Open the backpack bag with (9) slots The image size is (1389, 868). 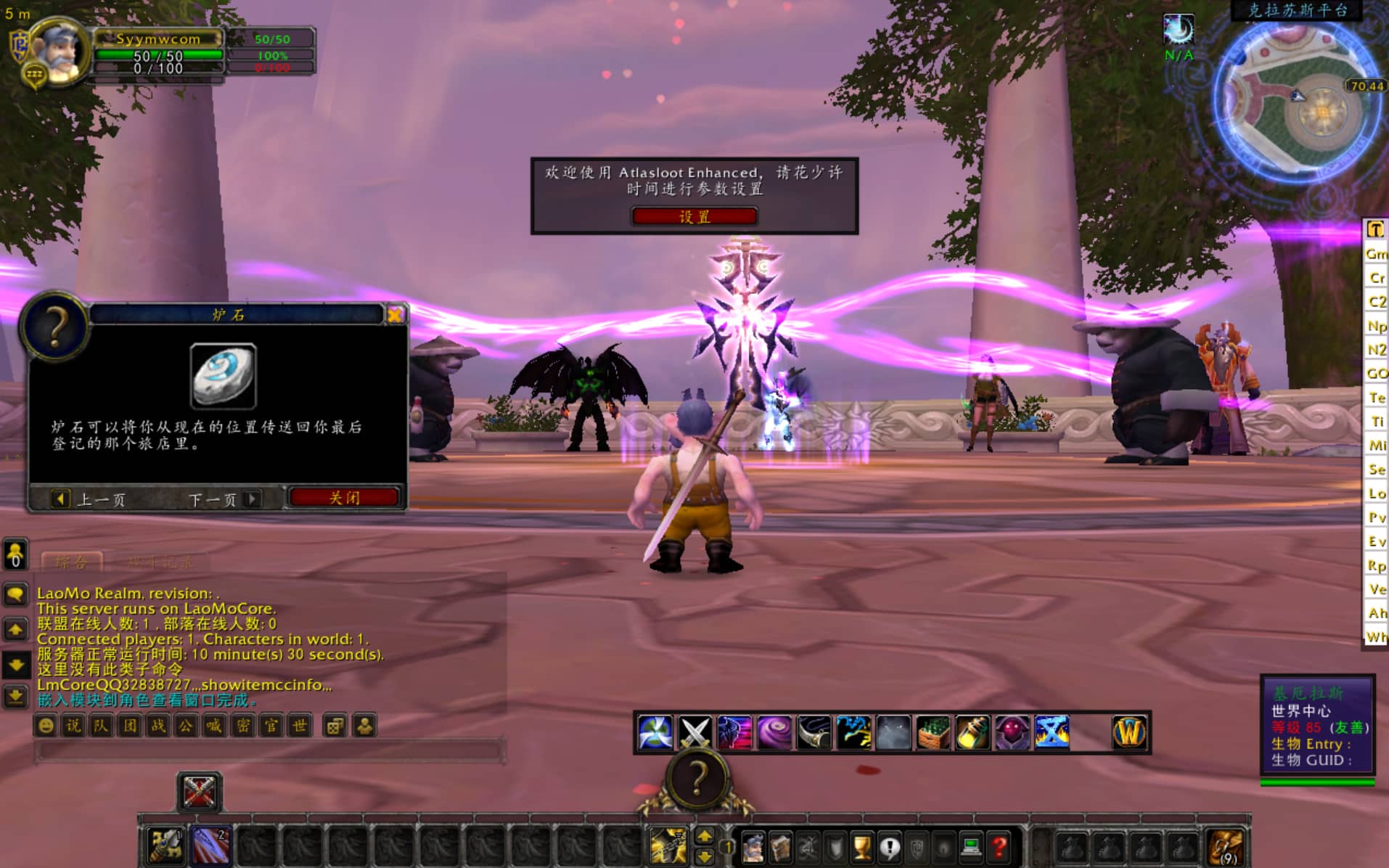click(1226, 846)
